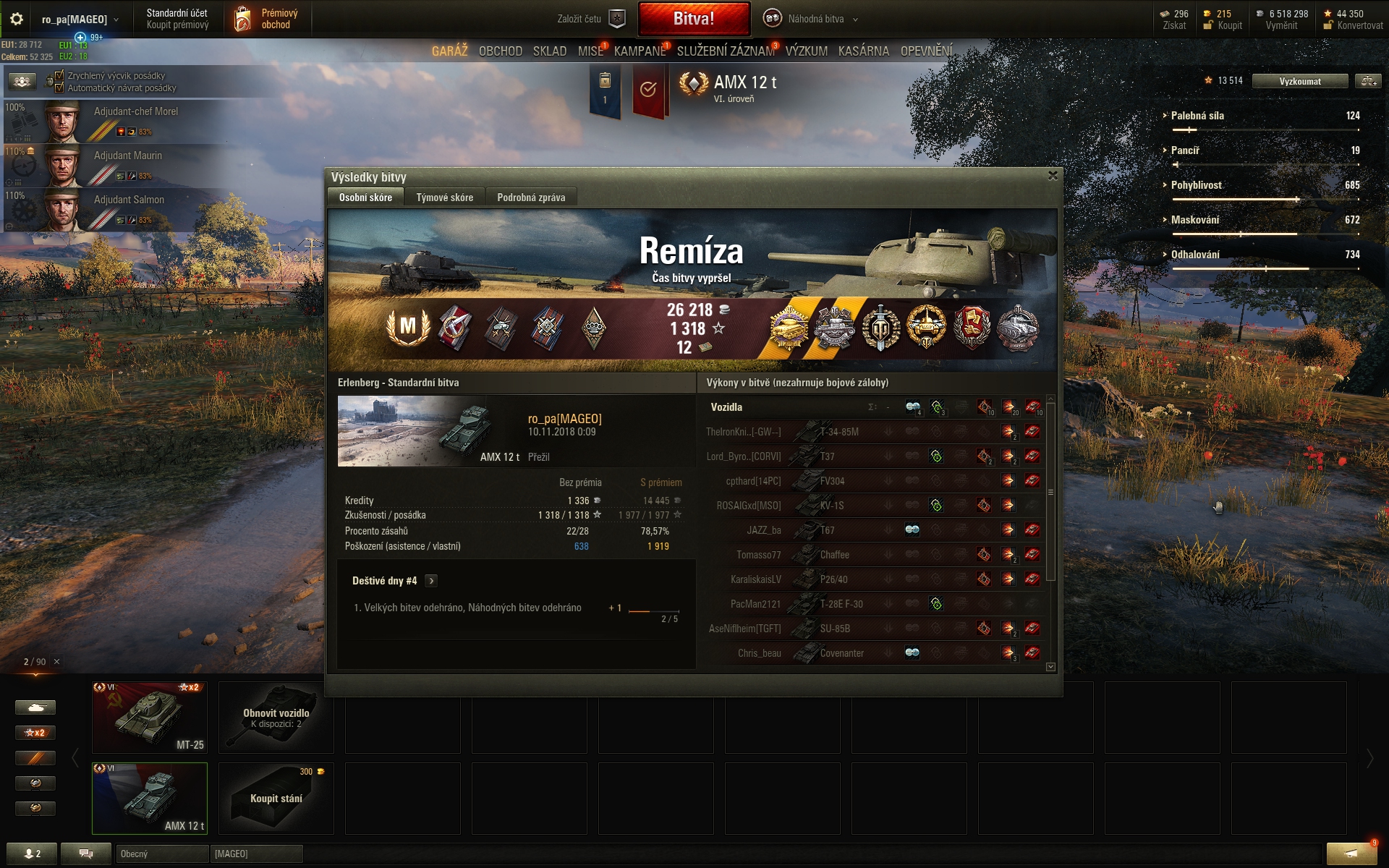Open the Obecný chat channel tab
The width and height of the screenshot is (1389, 868).
coord(161,854)
